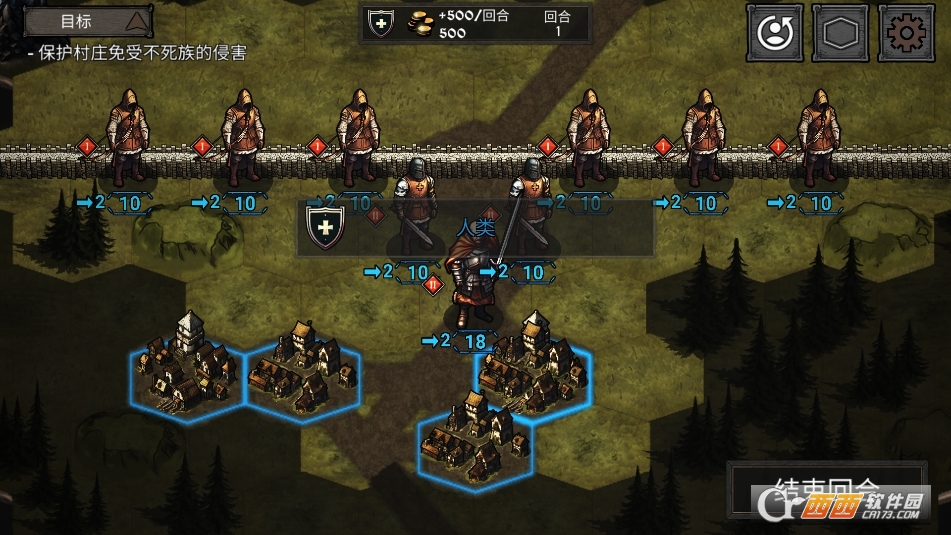Toggle the hexagon grid button

coord(840,33)
